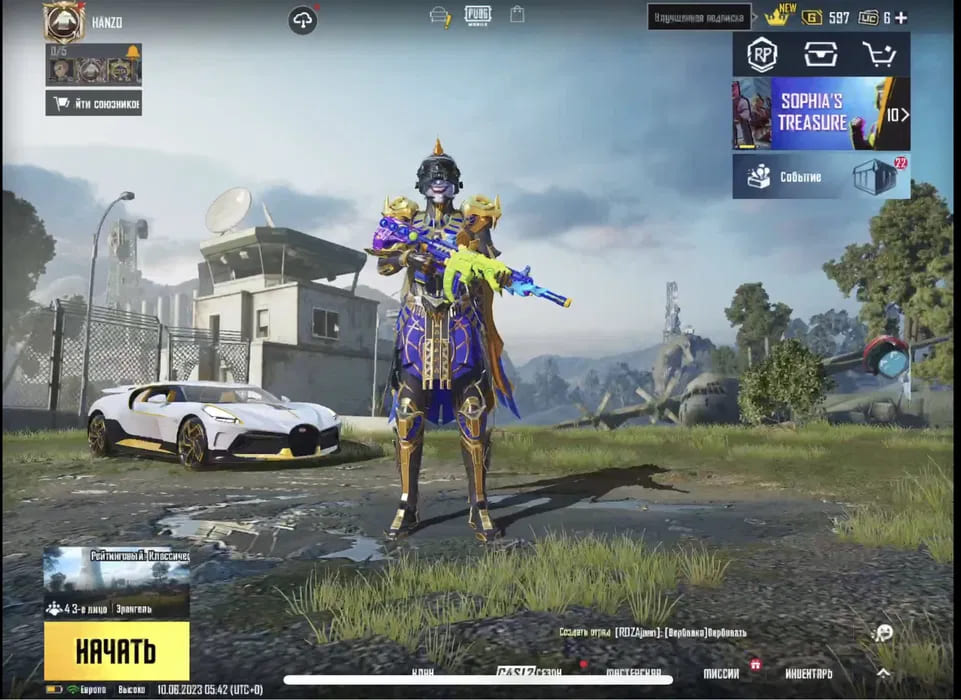Open the cloud download icon
The width and height of the screenshot is (961, 700).
pos(303,20)
